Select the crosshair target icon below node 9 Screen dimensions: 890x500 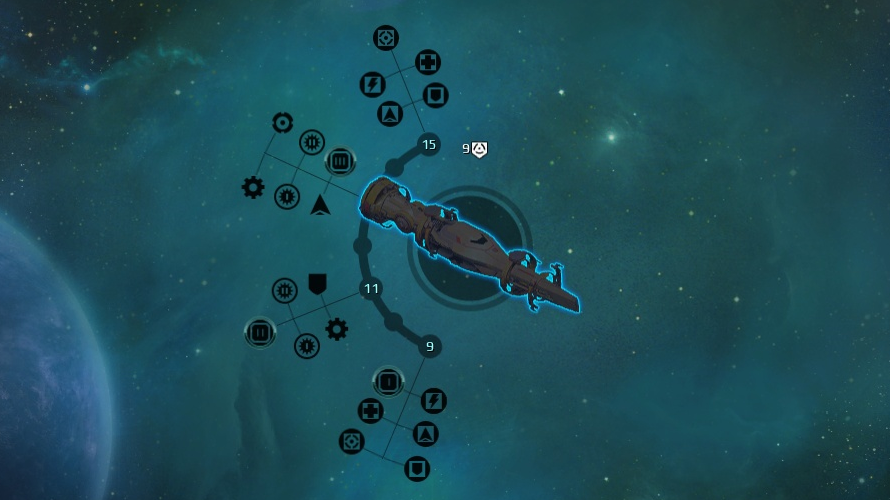351,441
